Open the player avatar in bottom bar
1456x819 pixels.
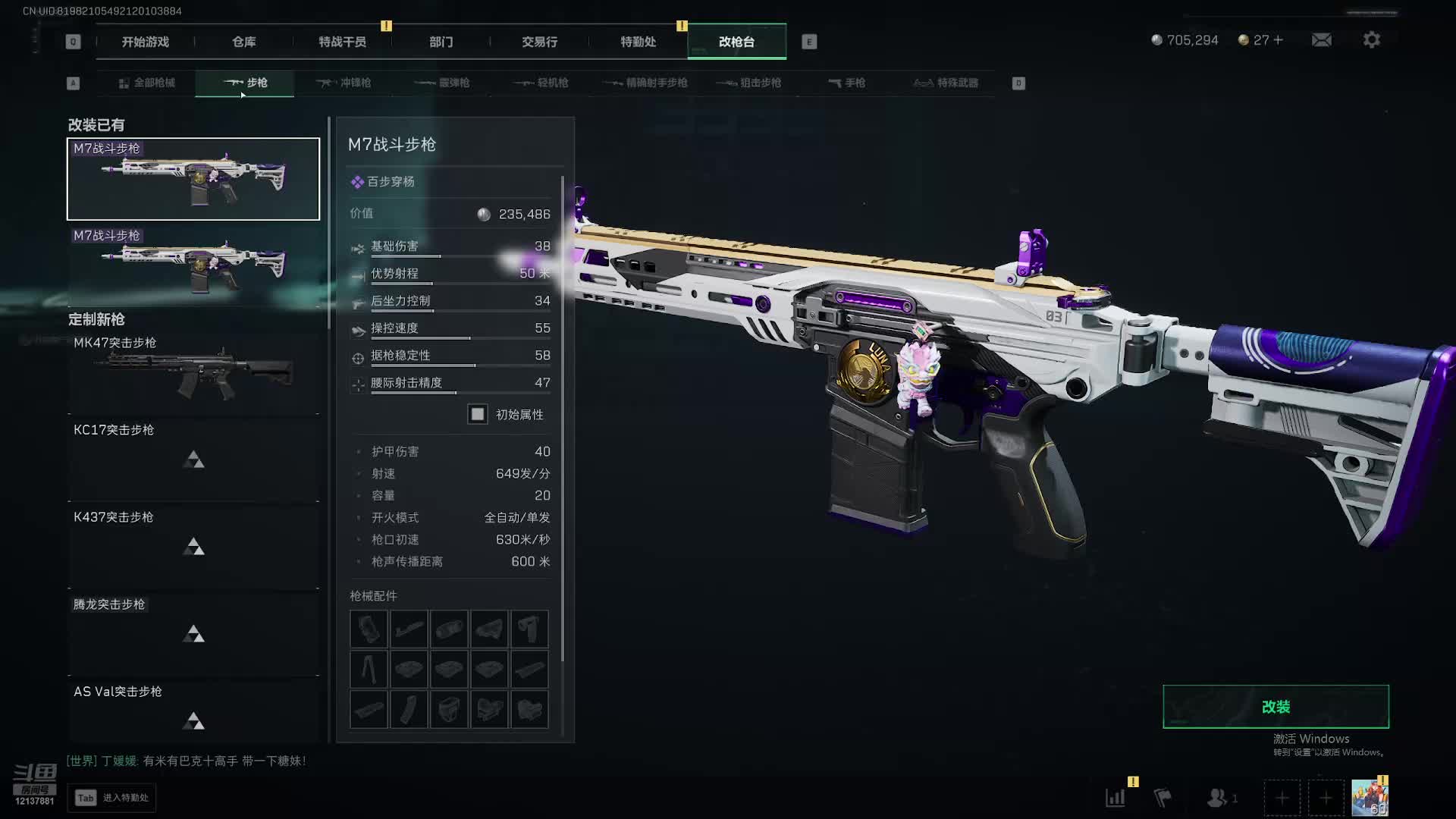(x=1370, y=798)
